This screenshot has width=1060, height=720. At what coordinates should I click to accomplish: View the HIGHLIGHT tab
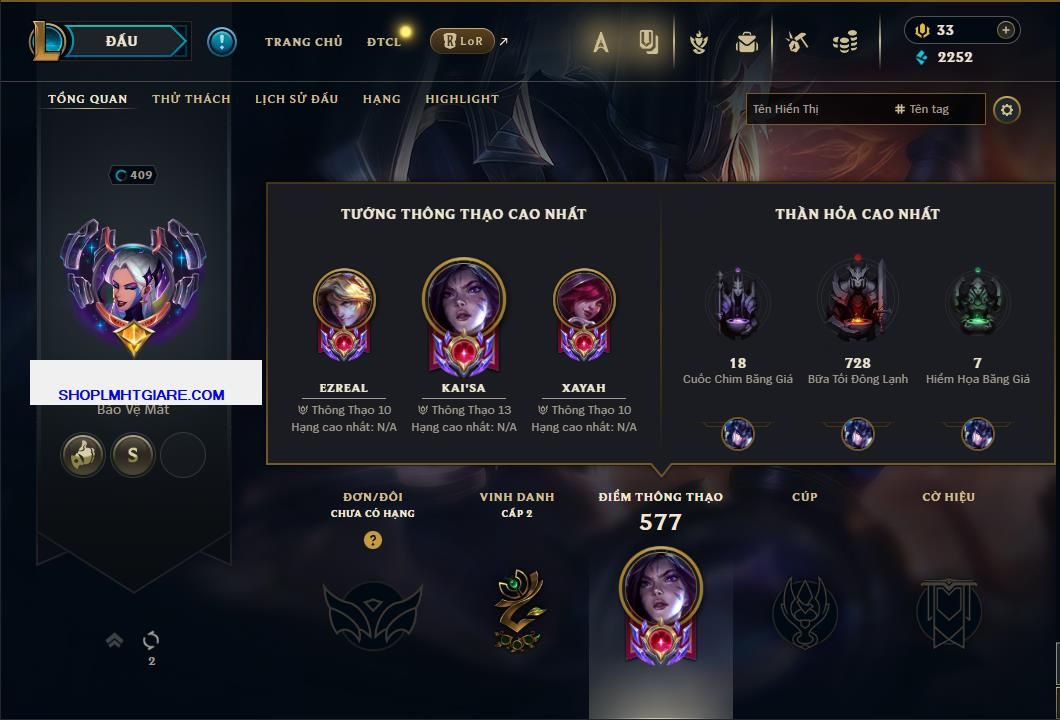click(x=461, y=99)
